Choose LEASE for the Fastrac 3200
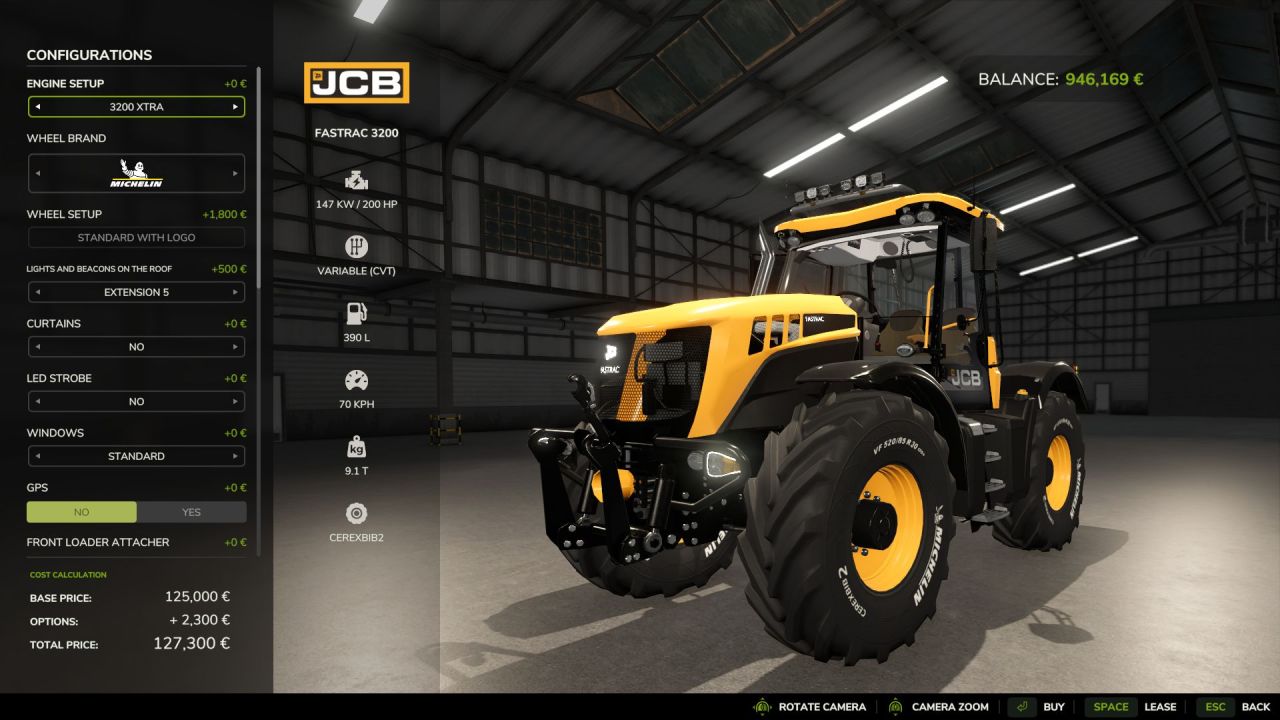This screenshot has width=1280, height=720. [1162, 706]
